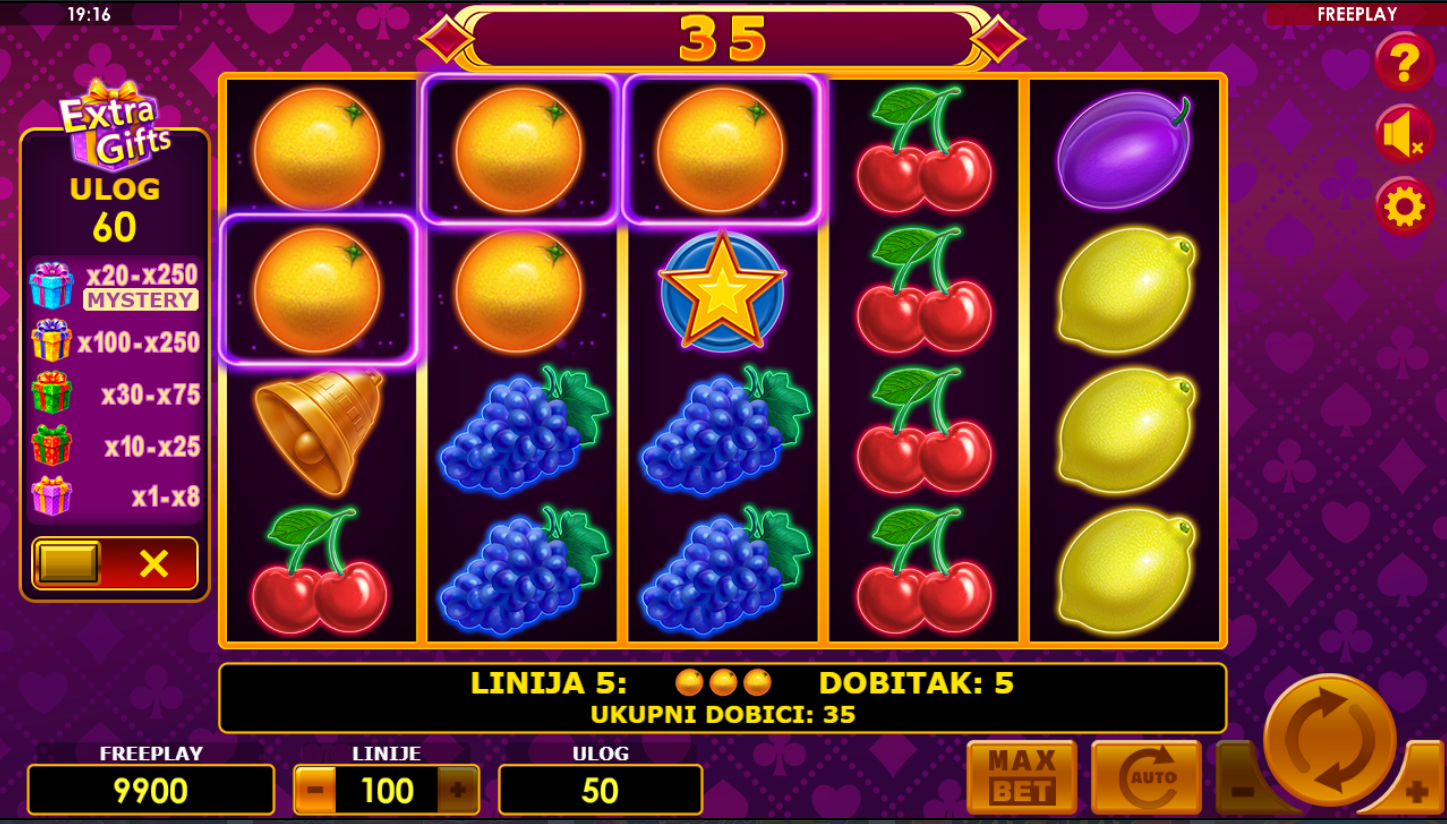Increase the number of lines (Linije)
Screen dimensions: 1447x824
458,791
